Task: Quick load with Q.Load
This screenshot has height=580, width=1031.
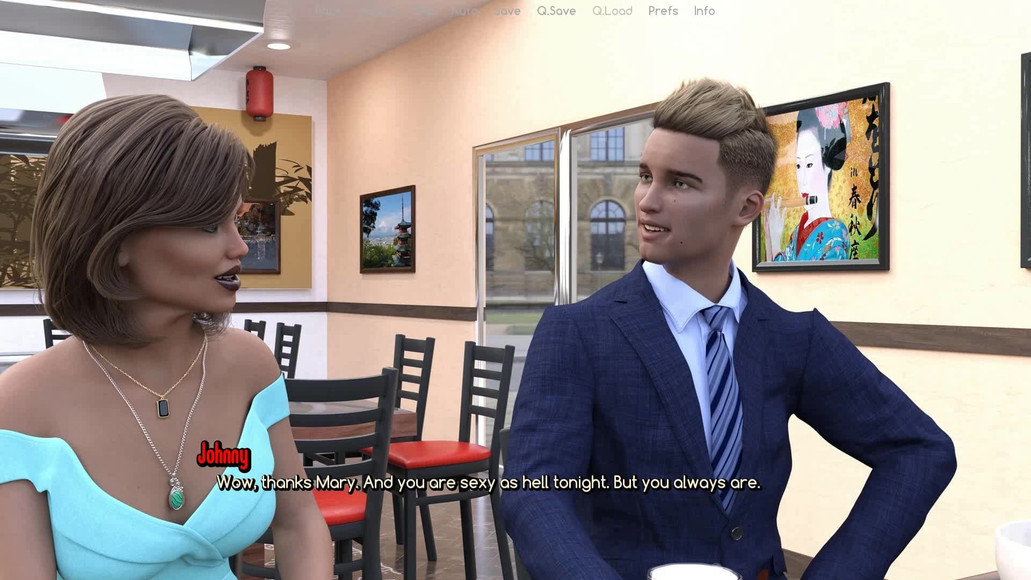Action: 612,11
